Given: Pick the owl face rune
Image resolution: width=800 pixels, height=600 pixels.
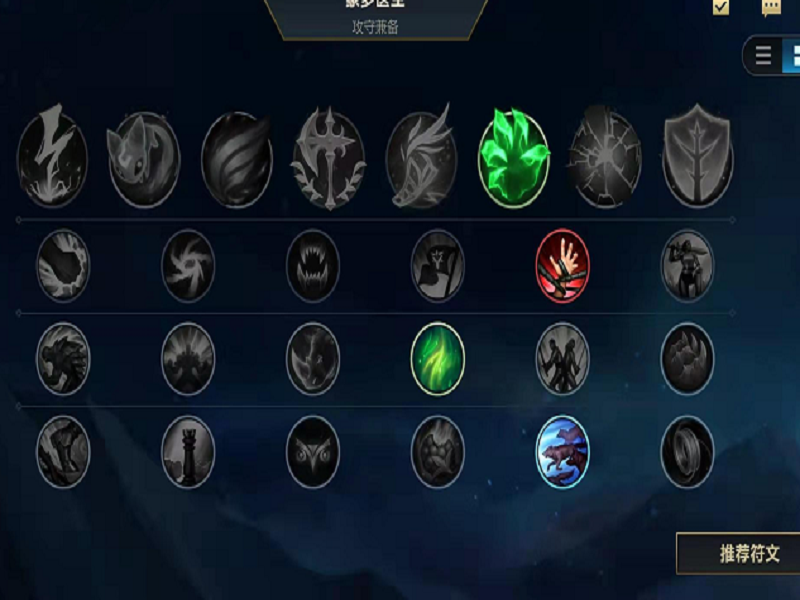Looking at the screenshot, I should 313,452.
